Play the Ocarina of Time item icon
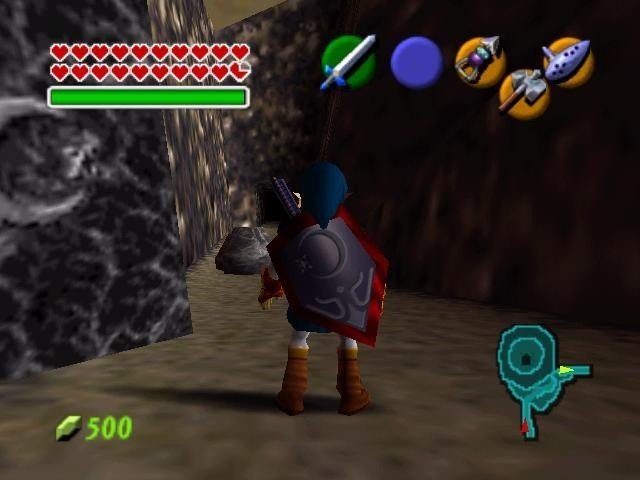The height and width of the screenshot is (480, 640). pyautogui.click(x=568, y=61)
